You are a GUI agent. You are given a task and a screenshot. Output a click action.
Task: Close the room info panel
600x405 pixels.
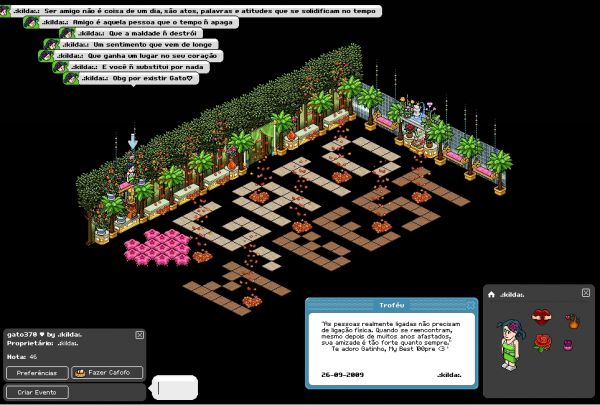coord(139,335)
